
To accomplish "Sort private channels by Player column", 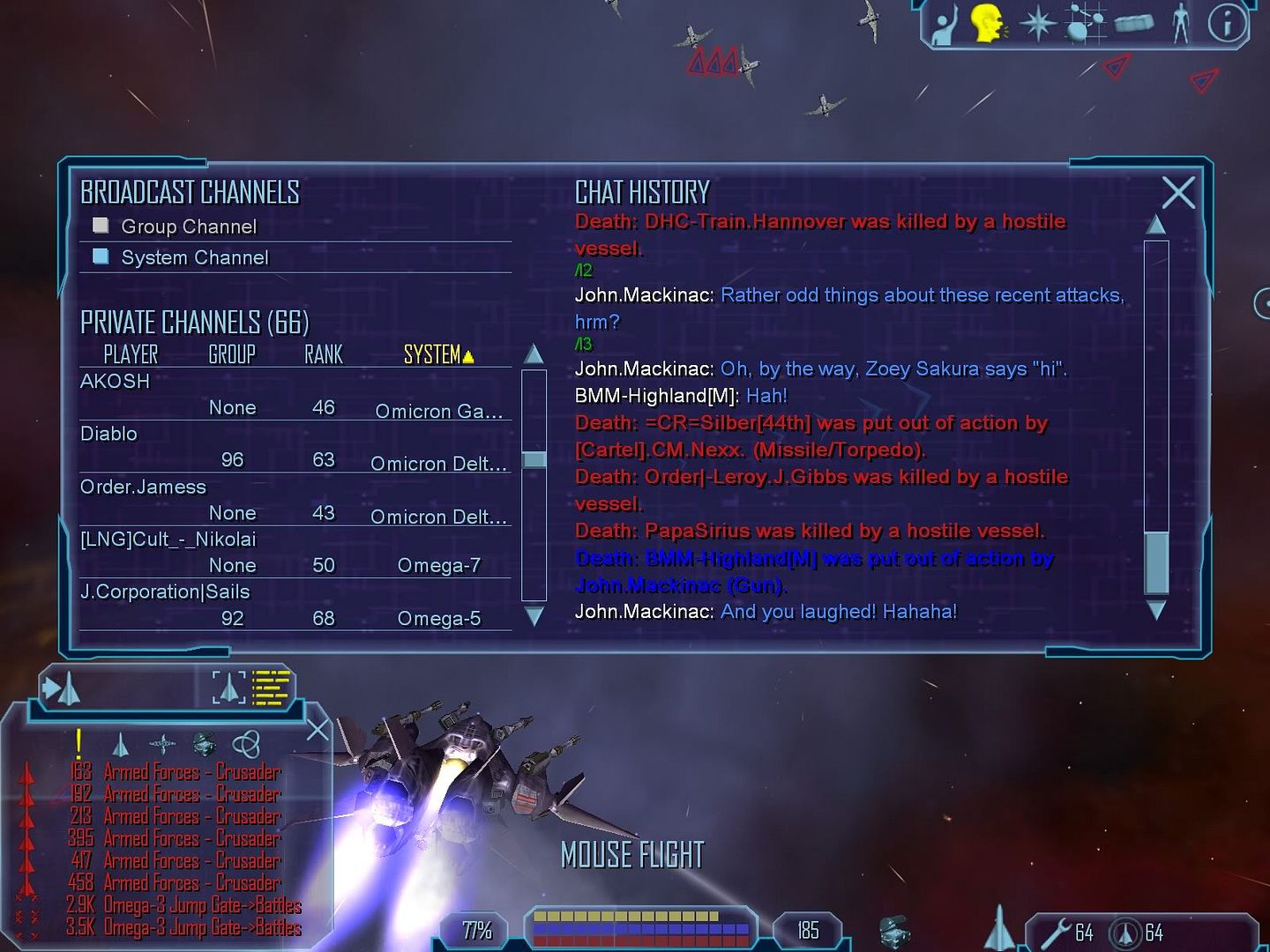I will click(x=131, y=354).
